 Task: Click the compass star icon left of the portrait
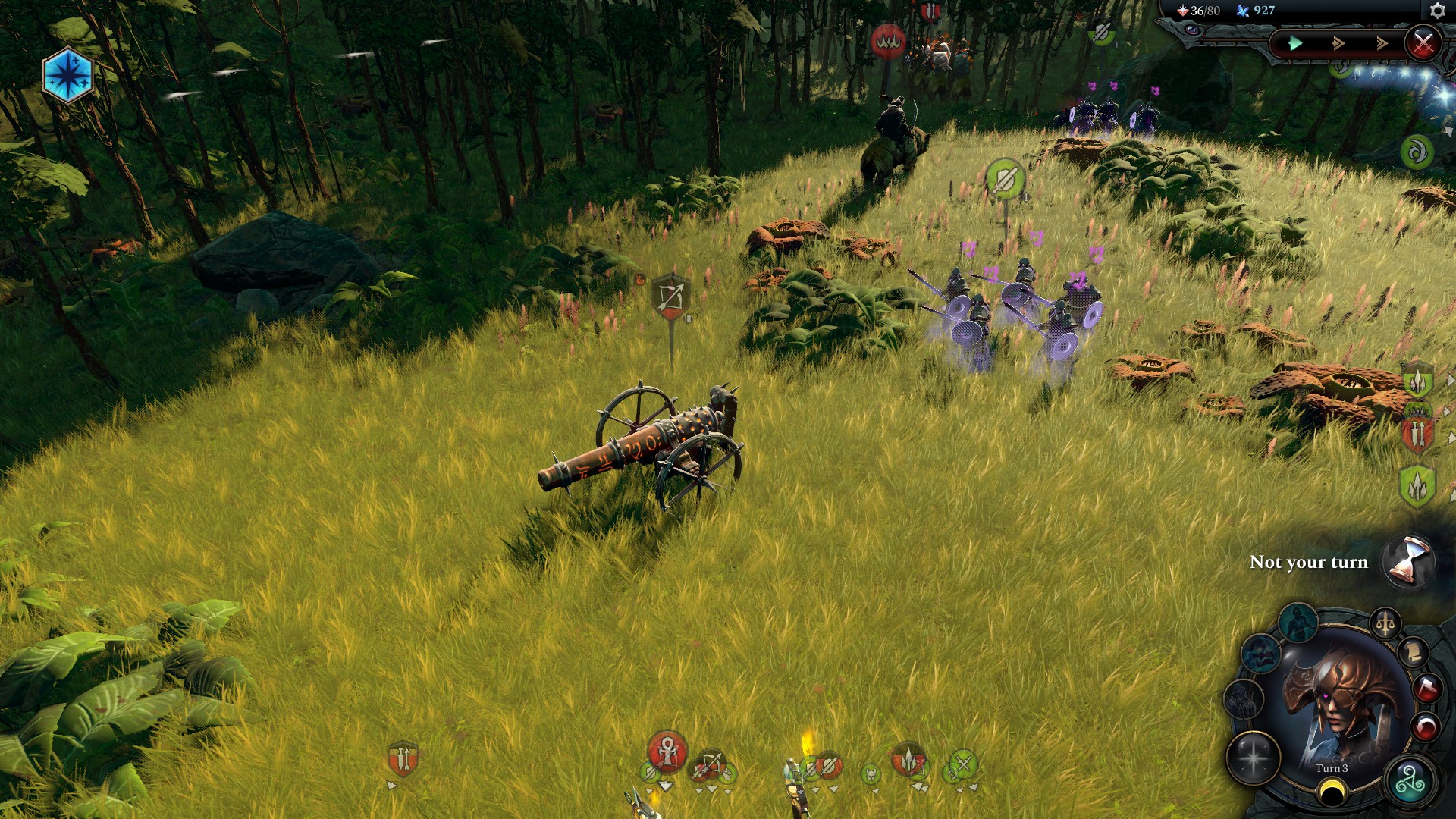pyautogui.click(x=1254, y=758)
